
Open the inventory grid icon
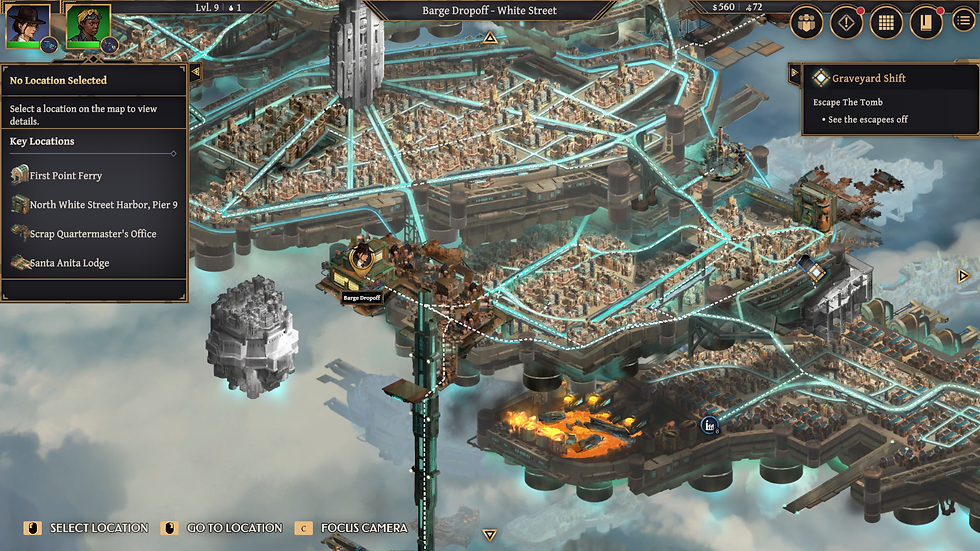tap(886, 22)
